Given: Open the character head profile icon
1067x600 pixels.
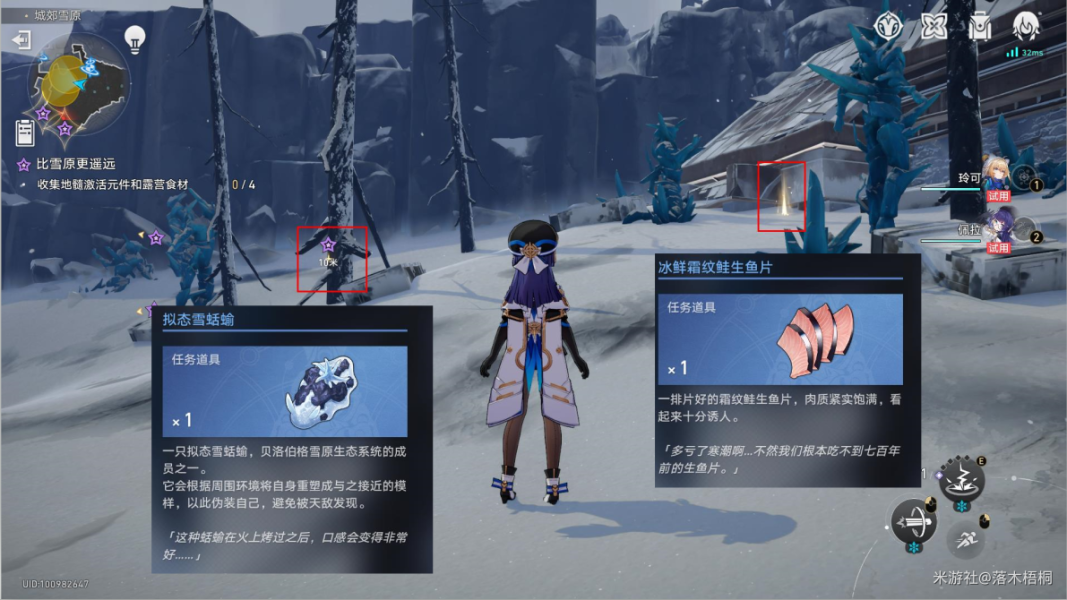Looking at the screenshot, I should point(1026,27).
